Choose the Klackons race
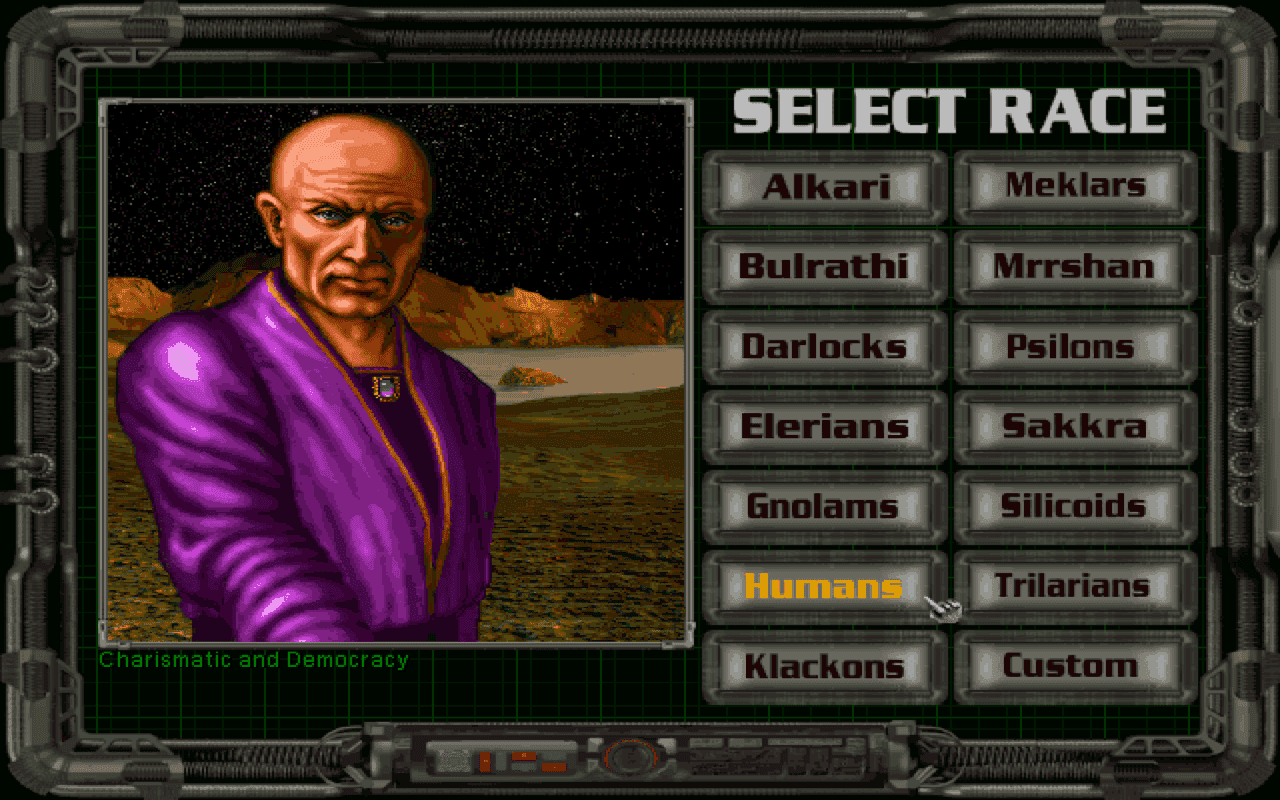 point(824,666)
